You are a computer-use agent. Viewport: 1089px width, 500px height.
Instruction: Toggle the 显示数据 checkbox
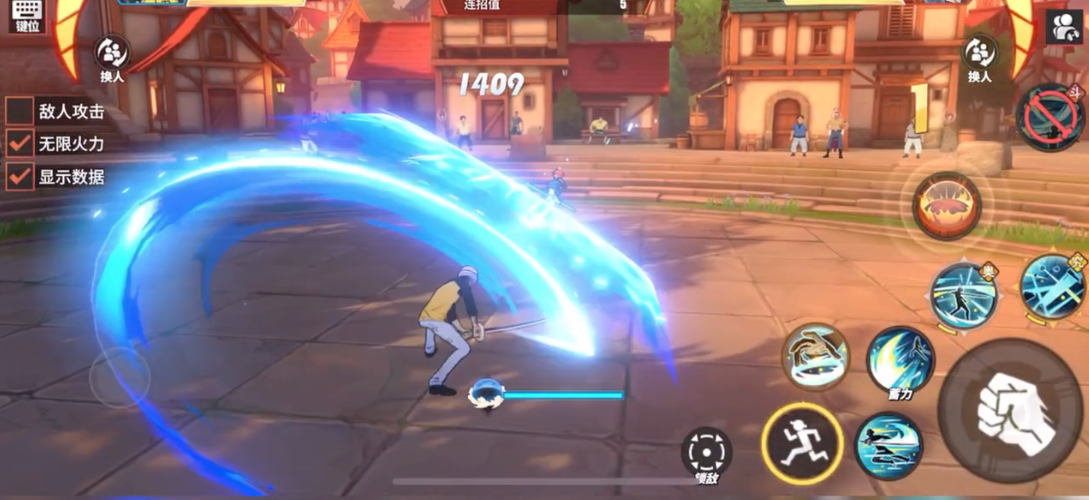(19, 177)
